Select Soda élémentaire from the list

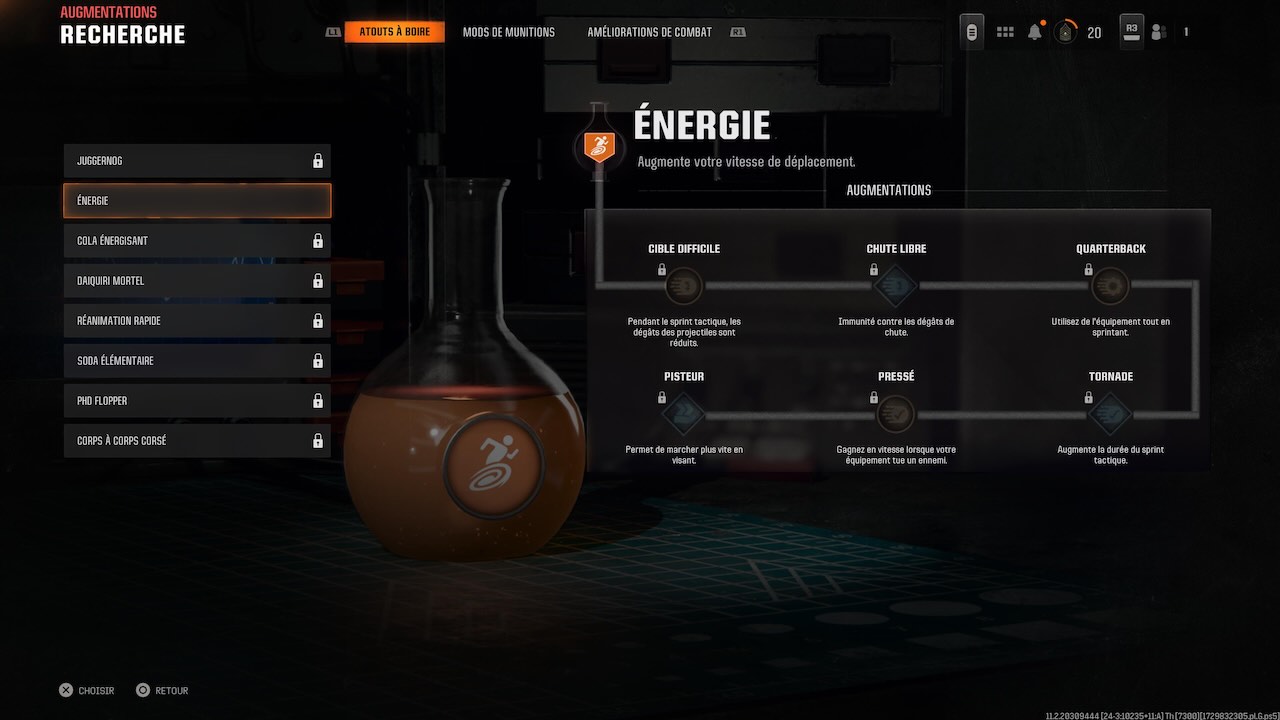pyautogui.click(x=197, y=361)
